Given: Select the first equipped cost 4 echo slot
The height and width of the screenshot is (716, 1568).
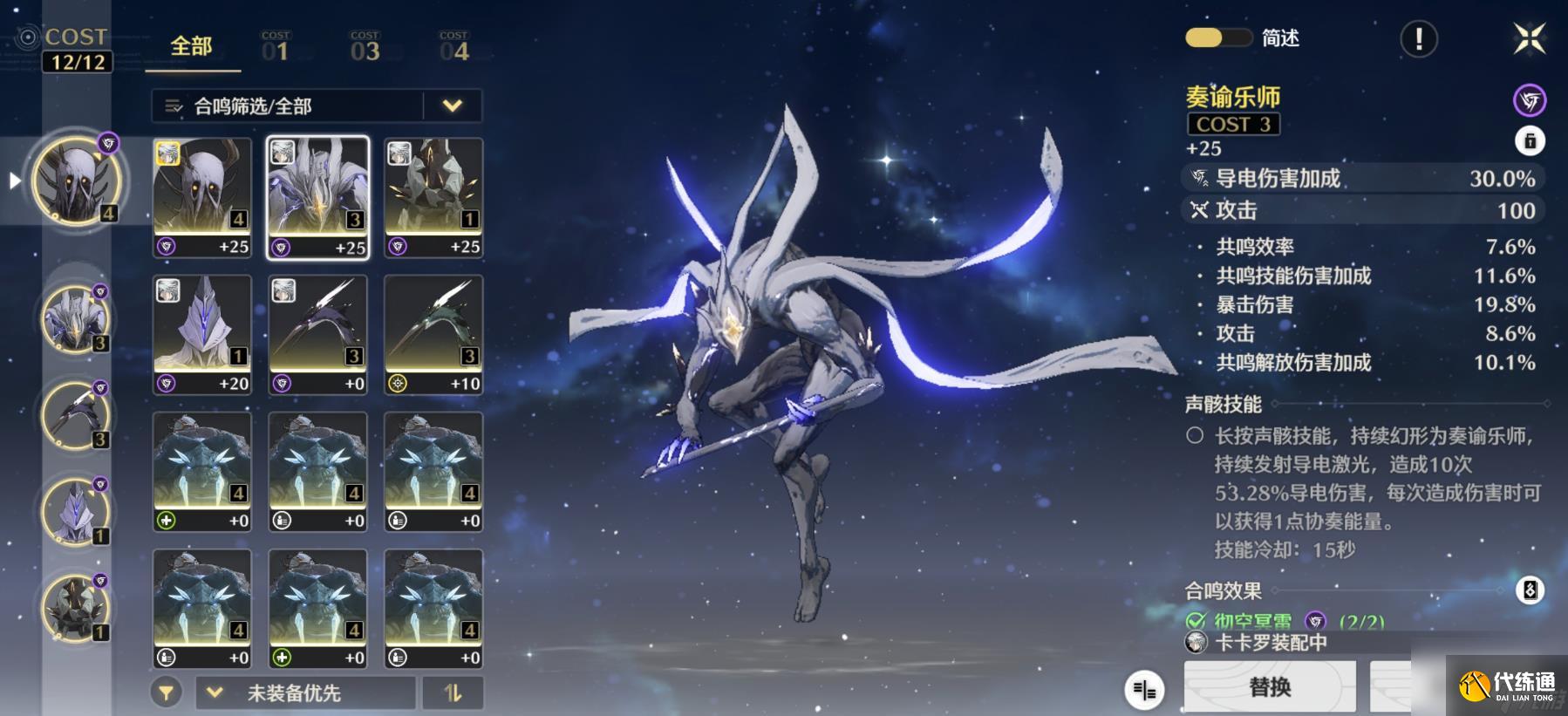Looking at the screenshot, I should (77, 181).
